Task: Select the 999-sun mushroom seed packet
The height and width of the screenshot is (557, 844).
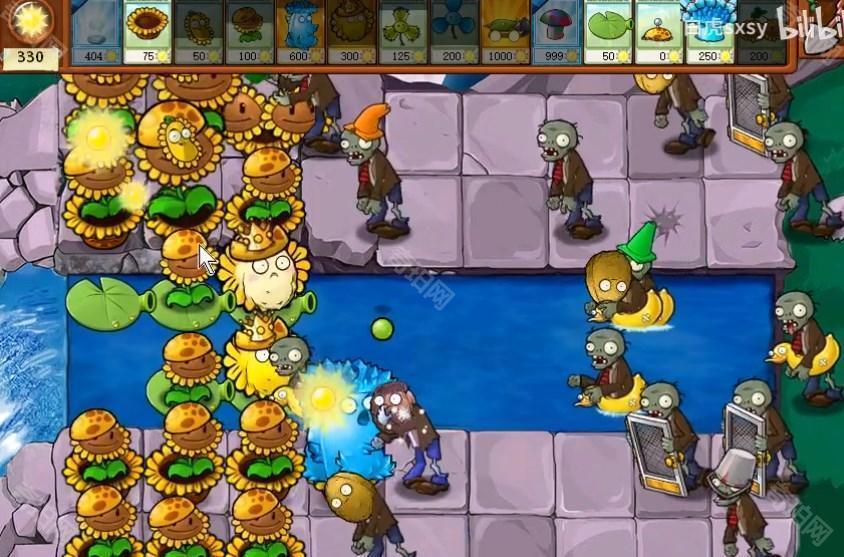Action: 557,31
